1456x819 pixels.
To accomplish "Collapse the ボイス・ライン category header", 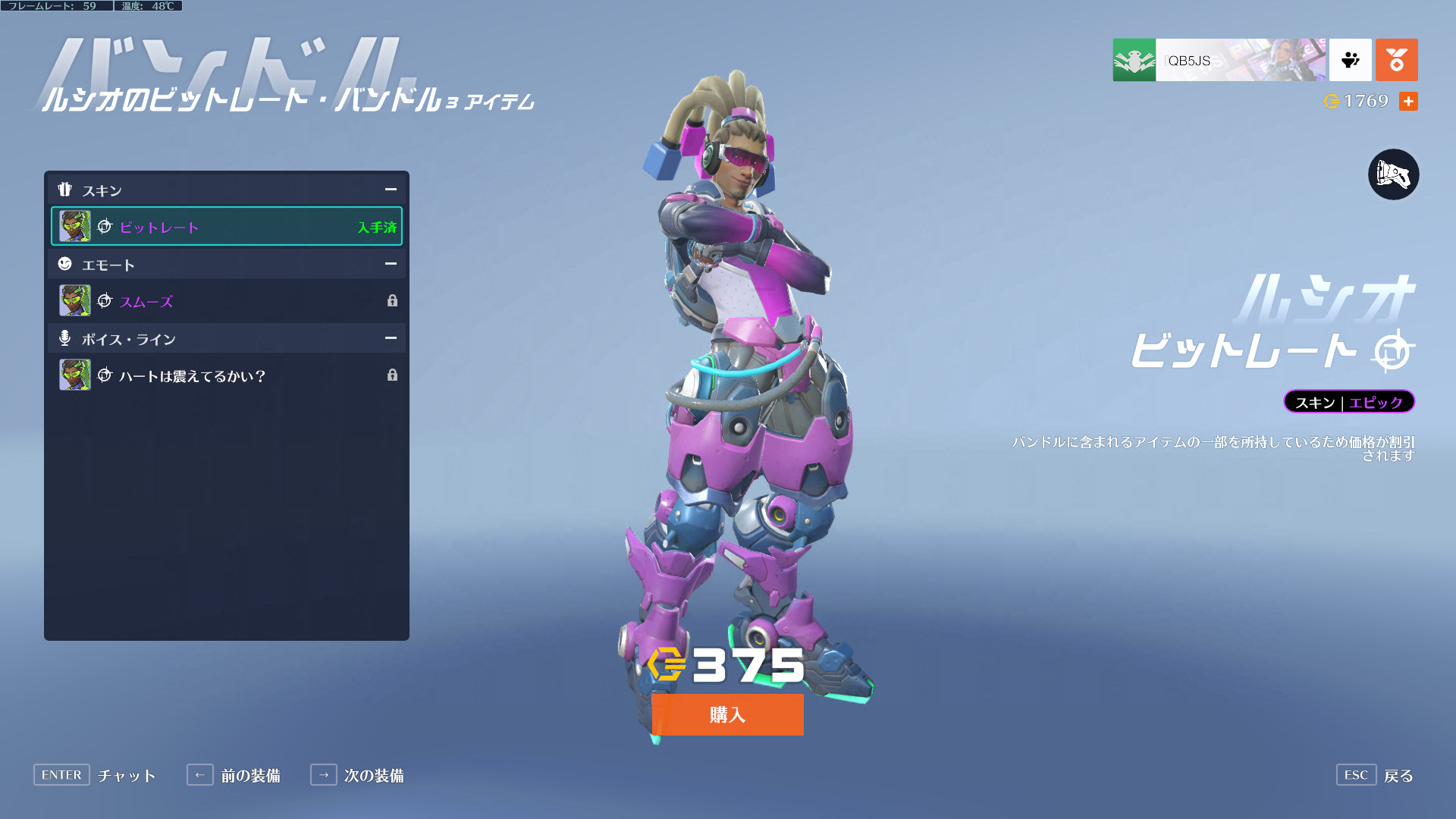I will pyautogui.click(x=391, y=338).
